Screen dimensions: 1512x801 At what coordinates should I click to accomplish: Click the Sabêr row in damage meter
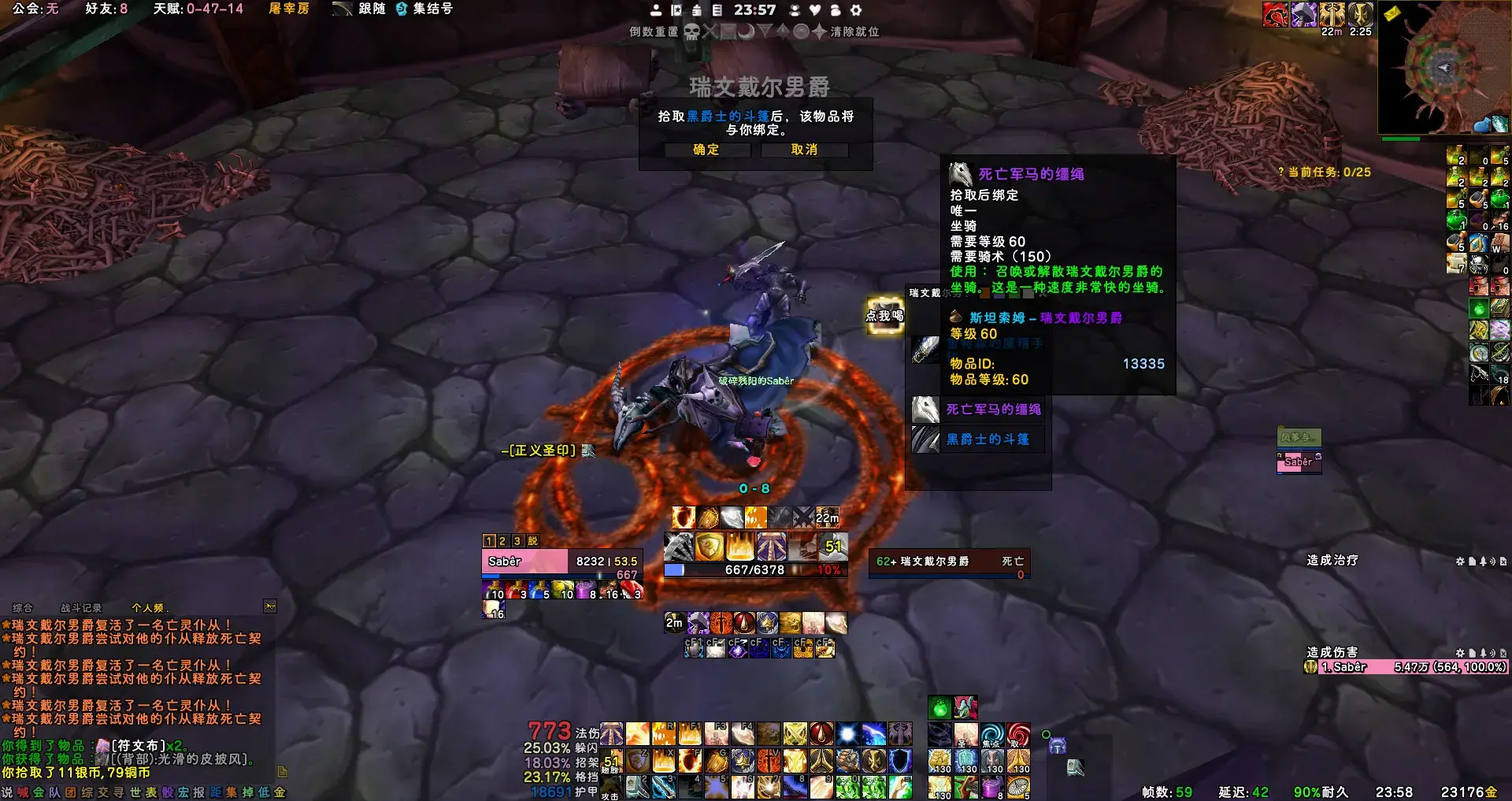click(x=1406, y=667)
